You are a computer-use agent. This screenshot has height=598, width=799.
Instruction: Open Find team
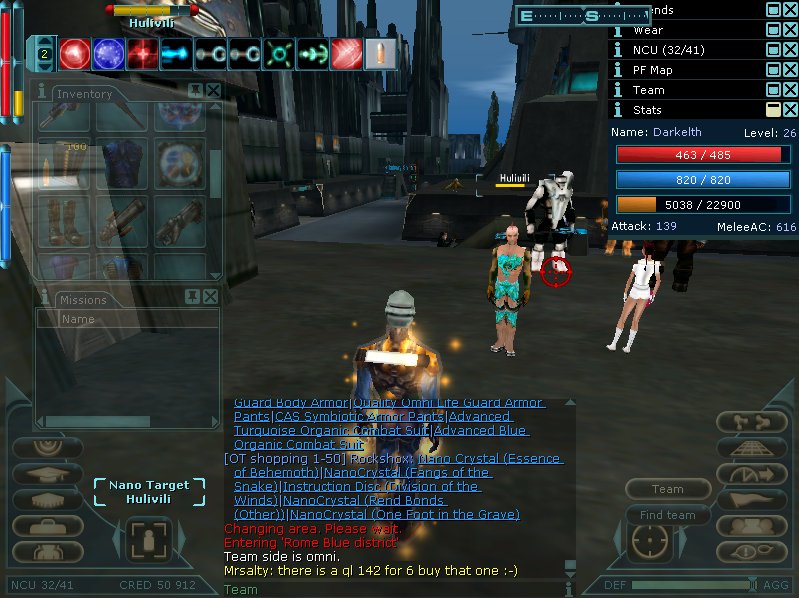[667, 515]
